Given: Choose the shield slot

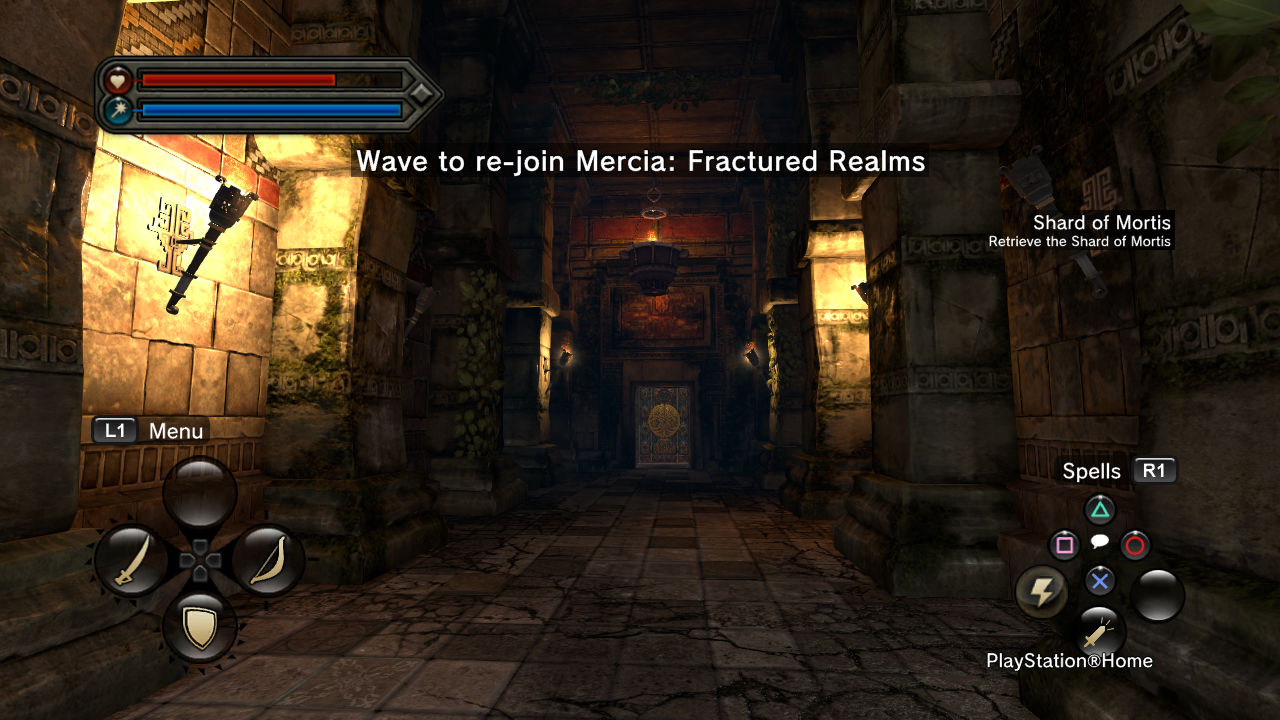Looking at the screenshot, I should coord(200,627).
